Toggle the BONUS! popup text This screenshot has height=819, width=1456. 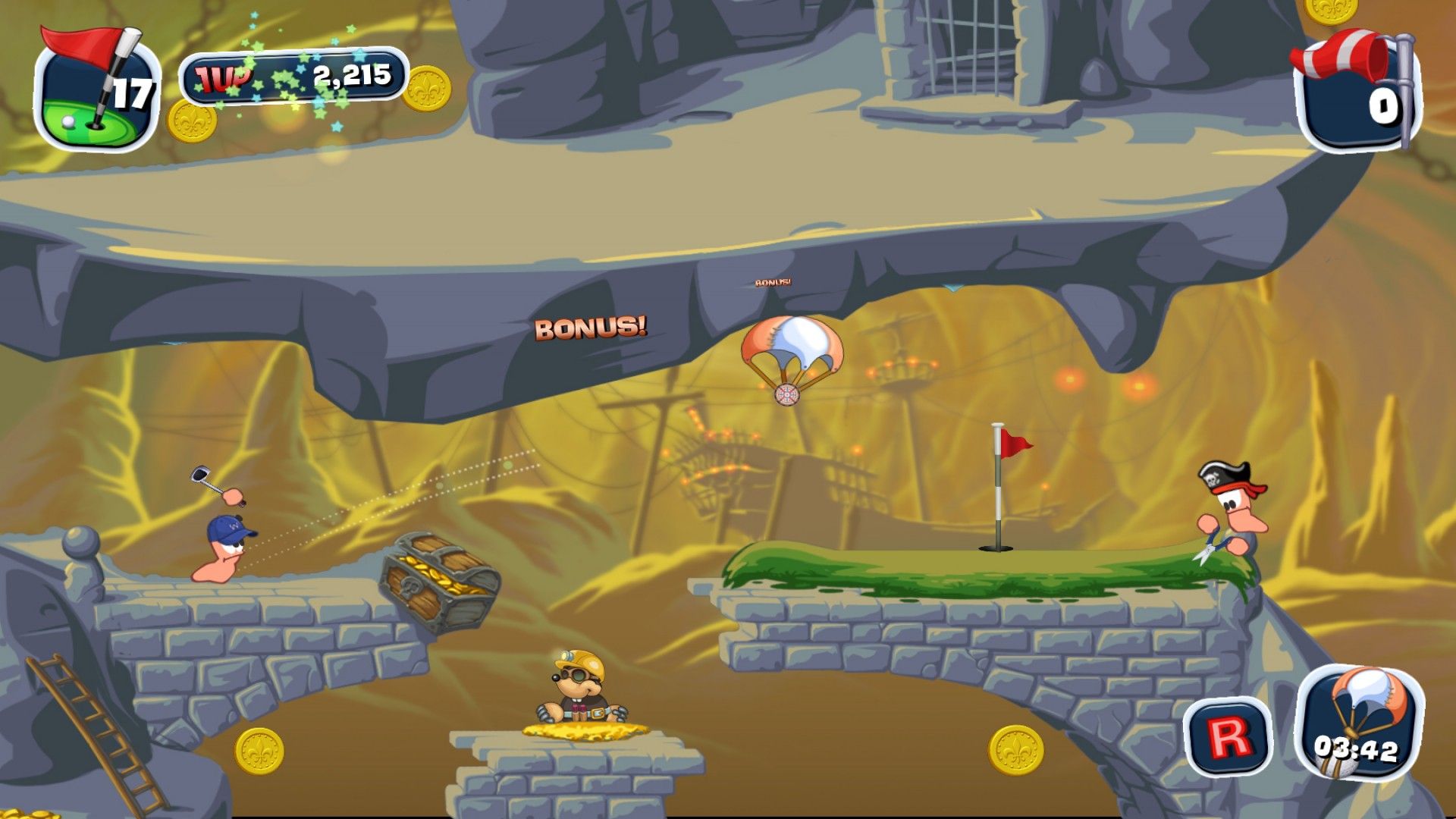591,327
